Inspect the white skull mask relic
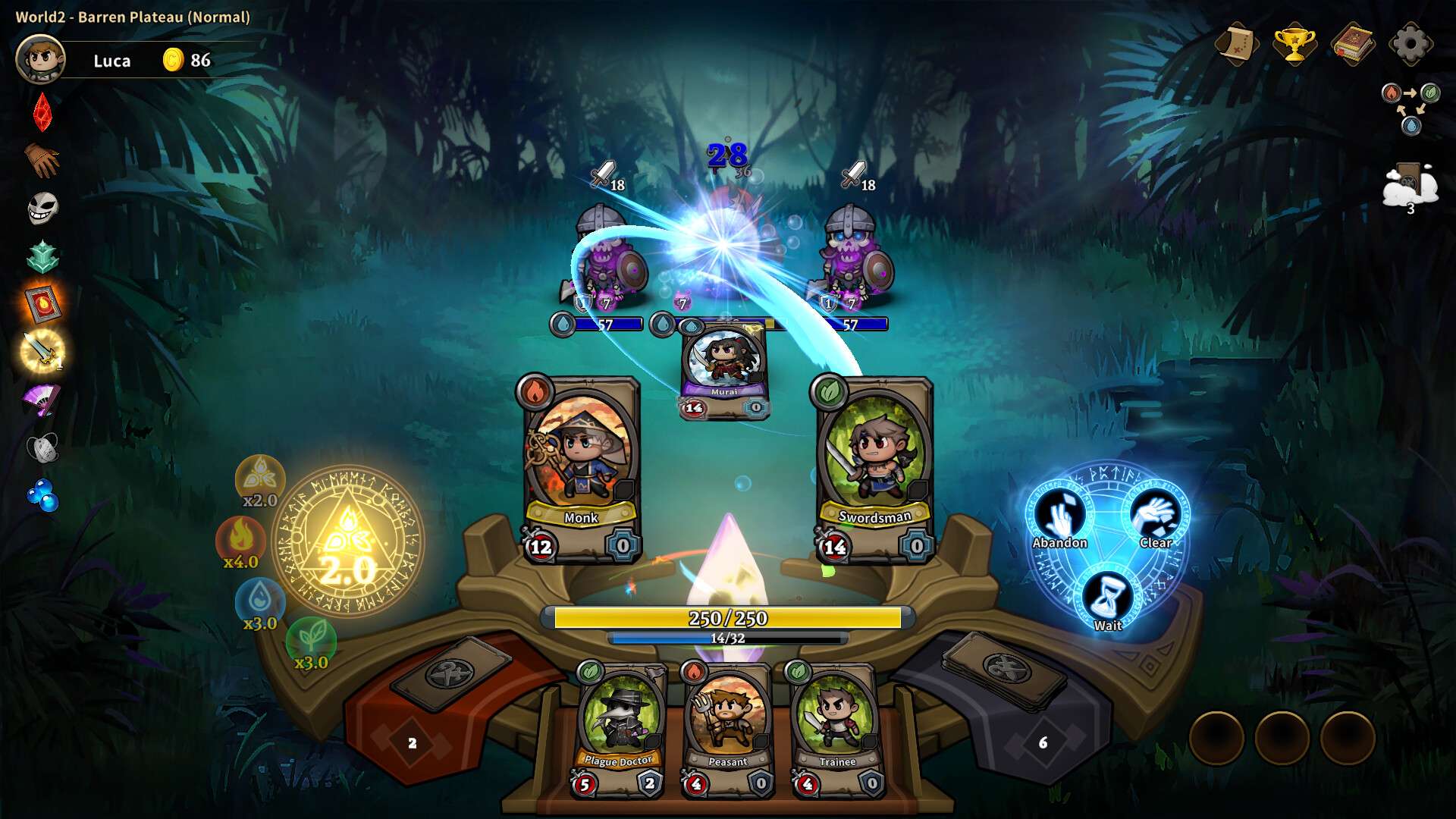 click(42, 208)
